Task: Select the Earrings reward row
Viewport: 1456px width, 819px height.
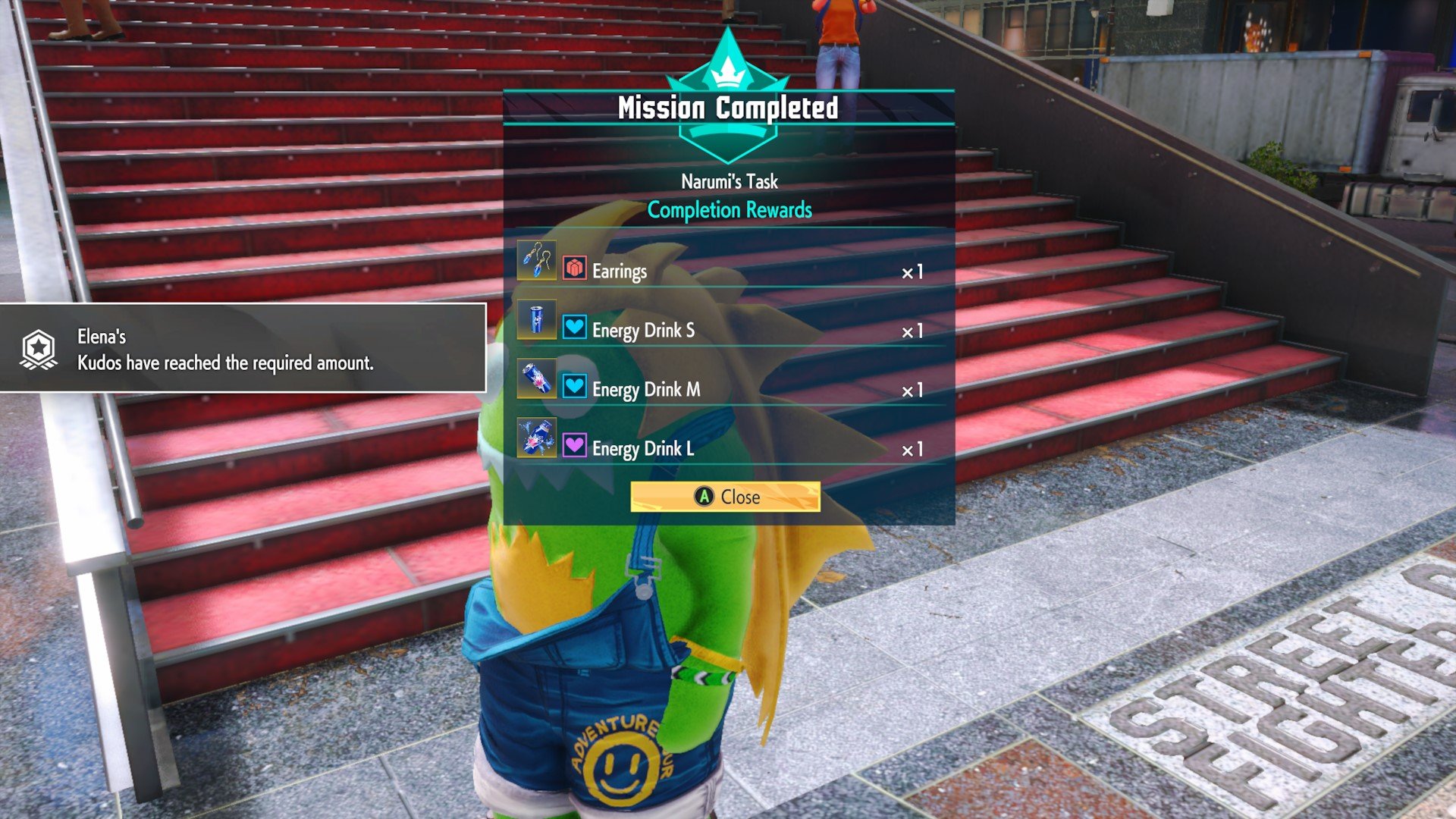Action: [x=726, y=271]
